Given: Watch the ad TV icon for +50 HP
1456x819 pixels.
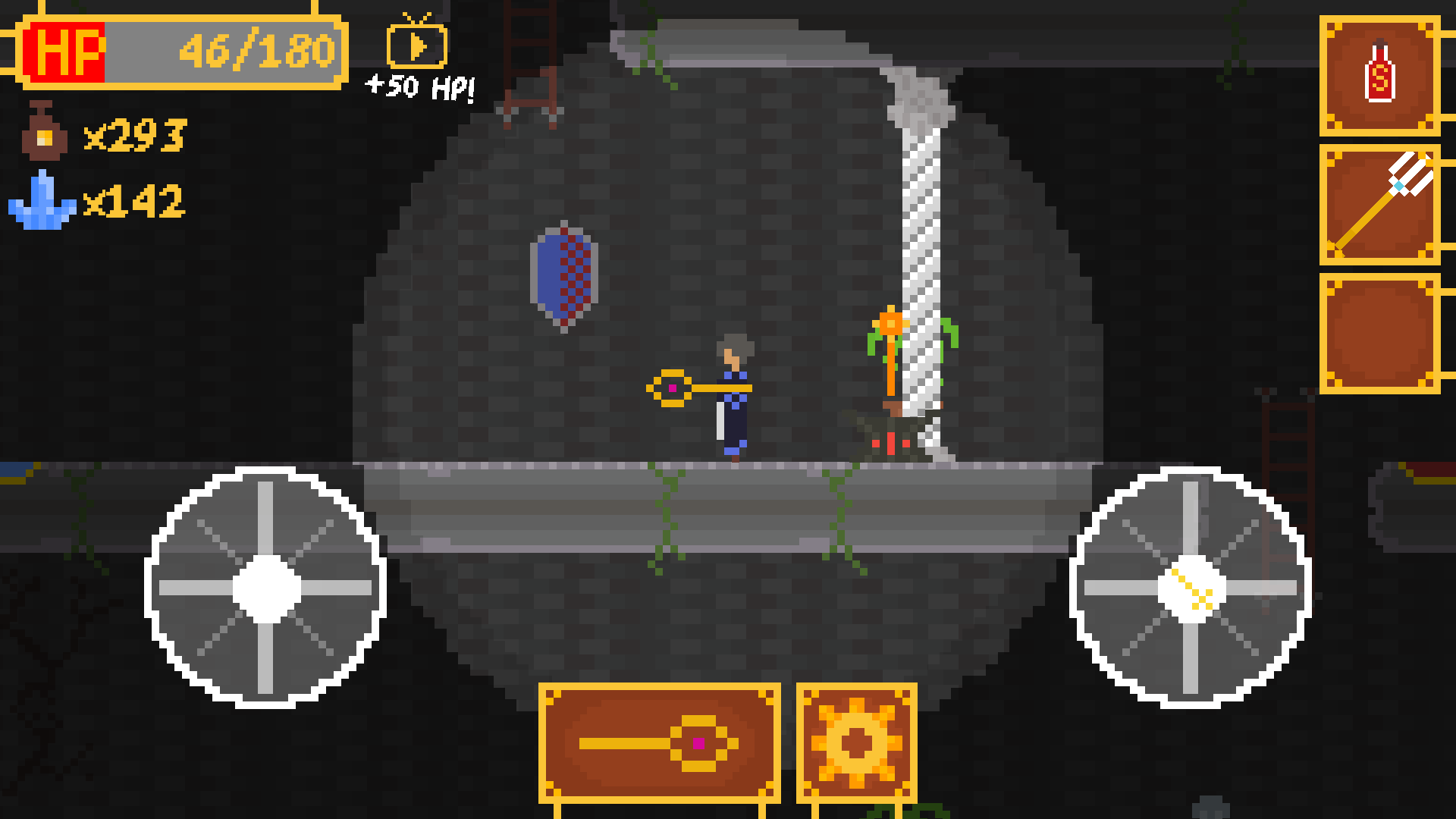Looking at the screenshot, I should [x=416, y=47].
